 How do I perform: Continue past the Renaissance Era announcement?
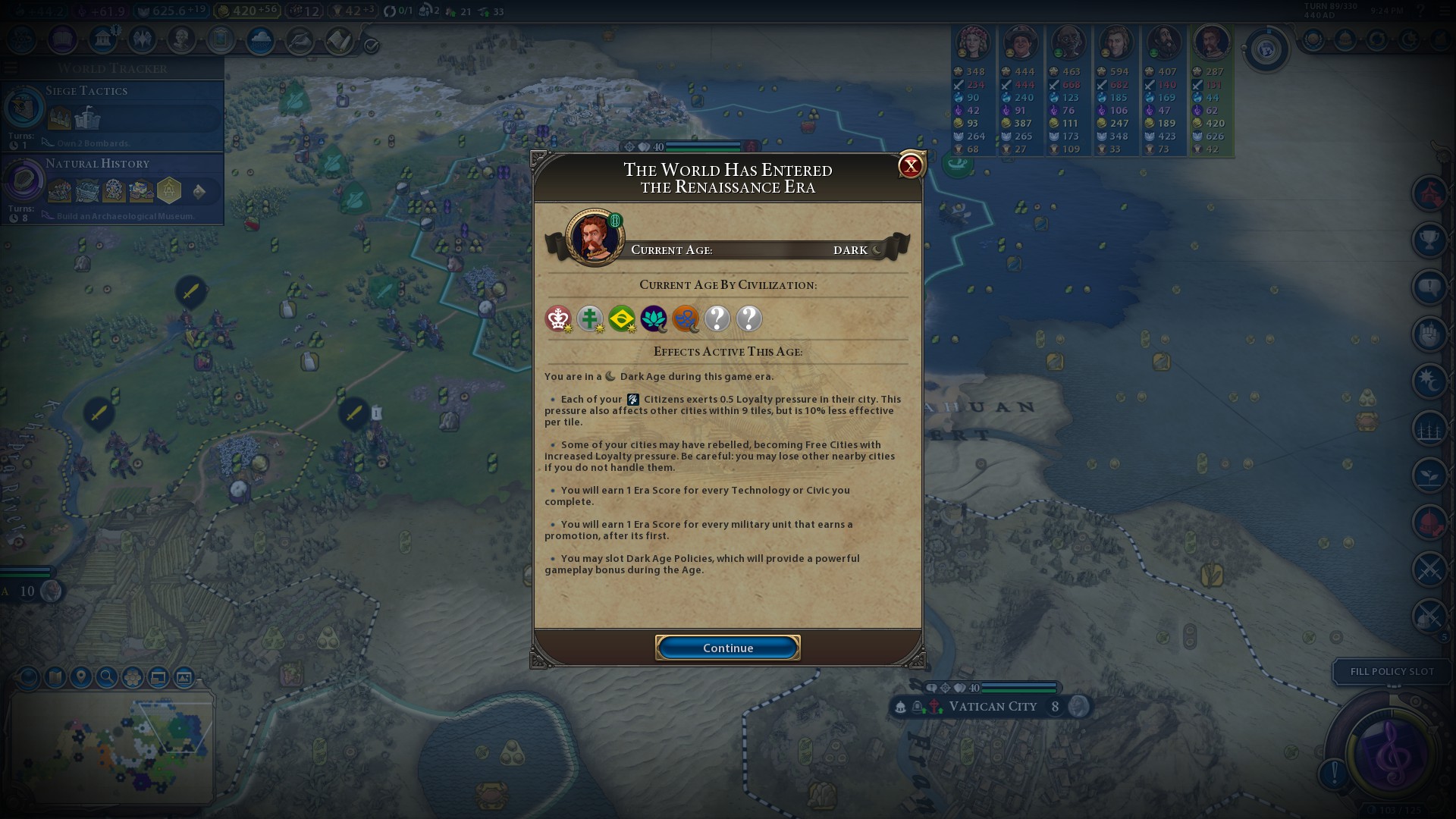click(x=727, y=648)
